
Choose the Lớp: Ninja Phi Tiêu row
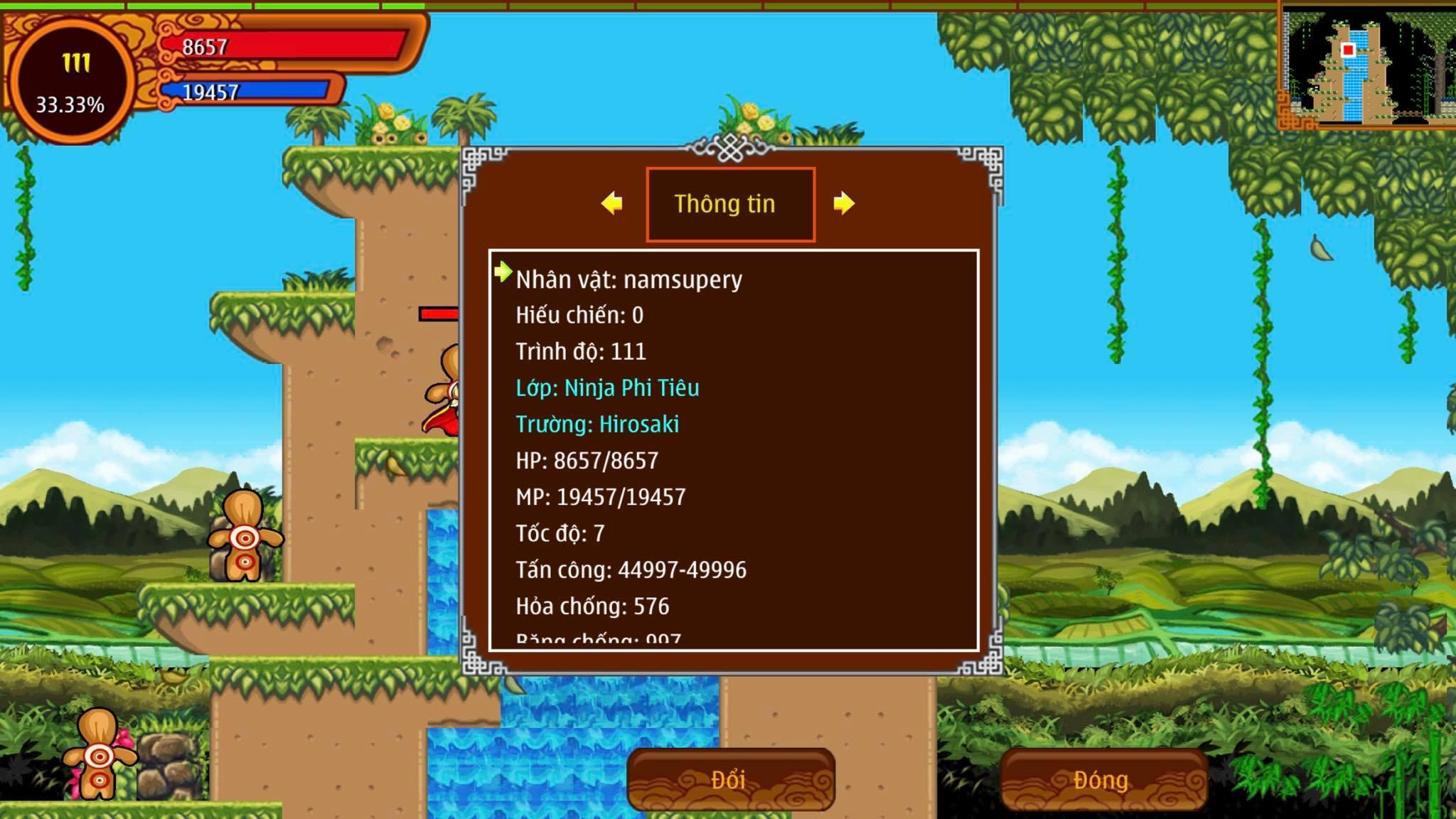(x=607, y=387)
